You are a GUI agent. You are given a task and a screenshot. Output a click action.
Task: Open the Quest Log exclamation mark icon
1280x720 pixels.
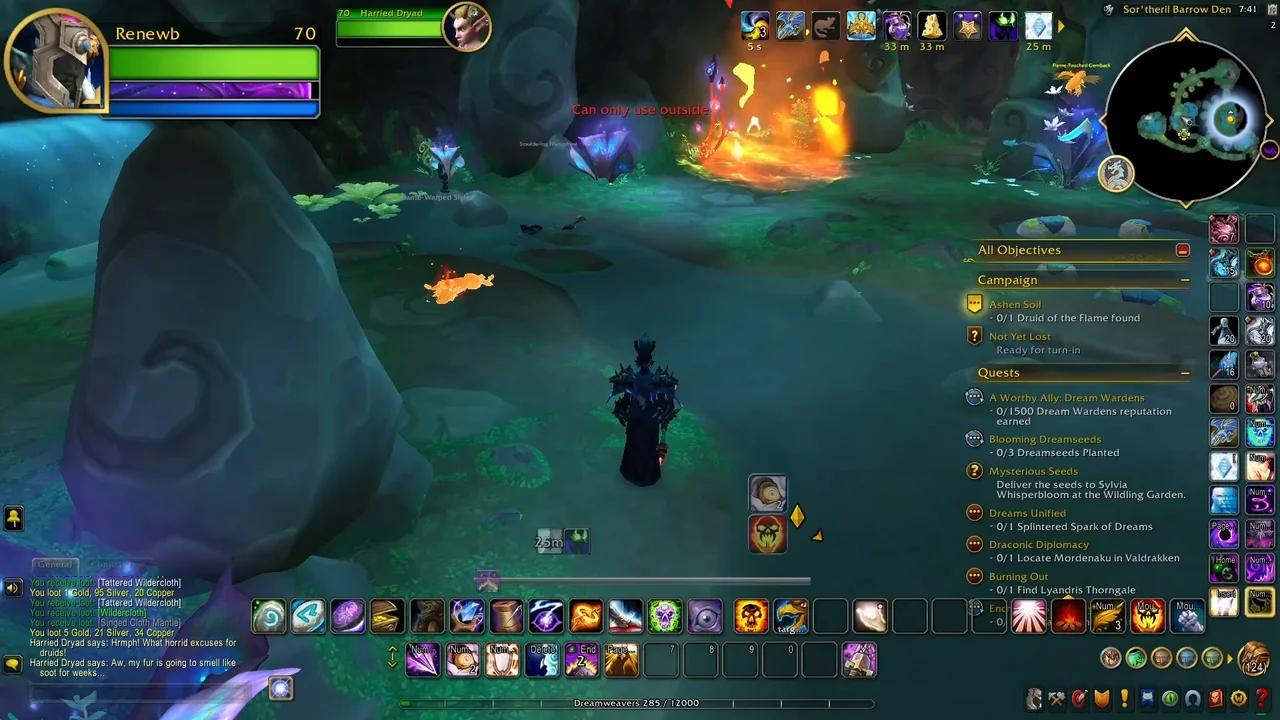tap(1125, 698)
